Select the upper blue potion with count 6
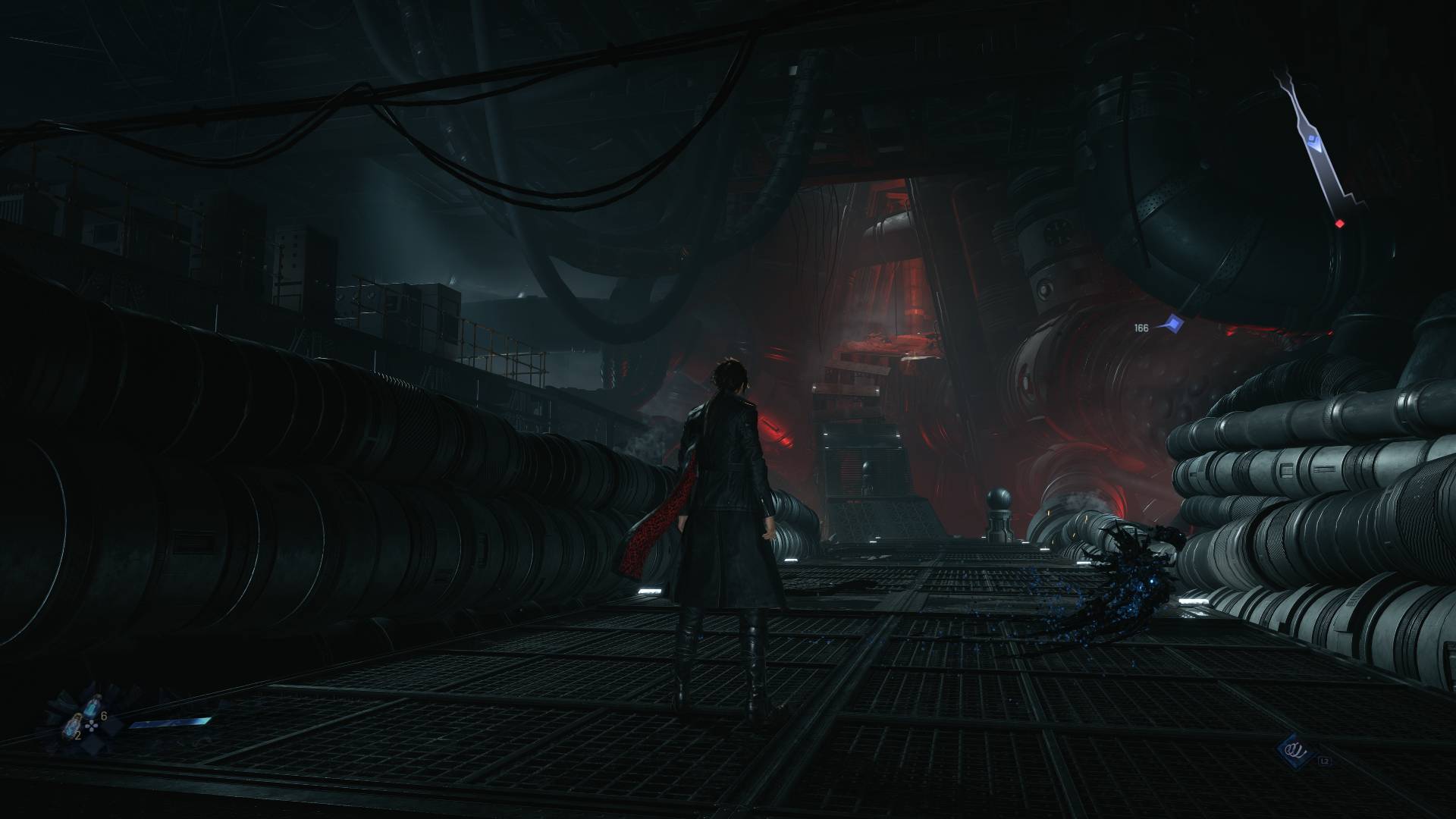1456x819 pixels. pos(93,705)
